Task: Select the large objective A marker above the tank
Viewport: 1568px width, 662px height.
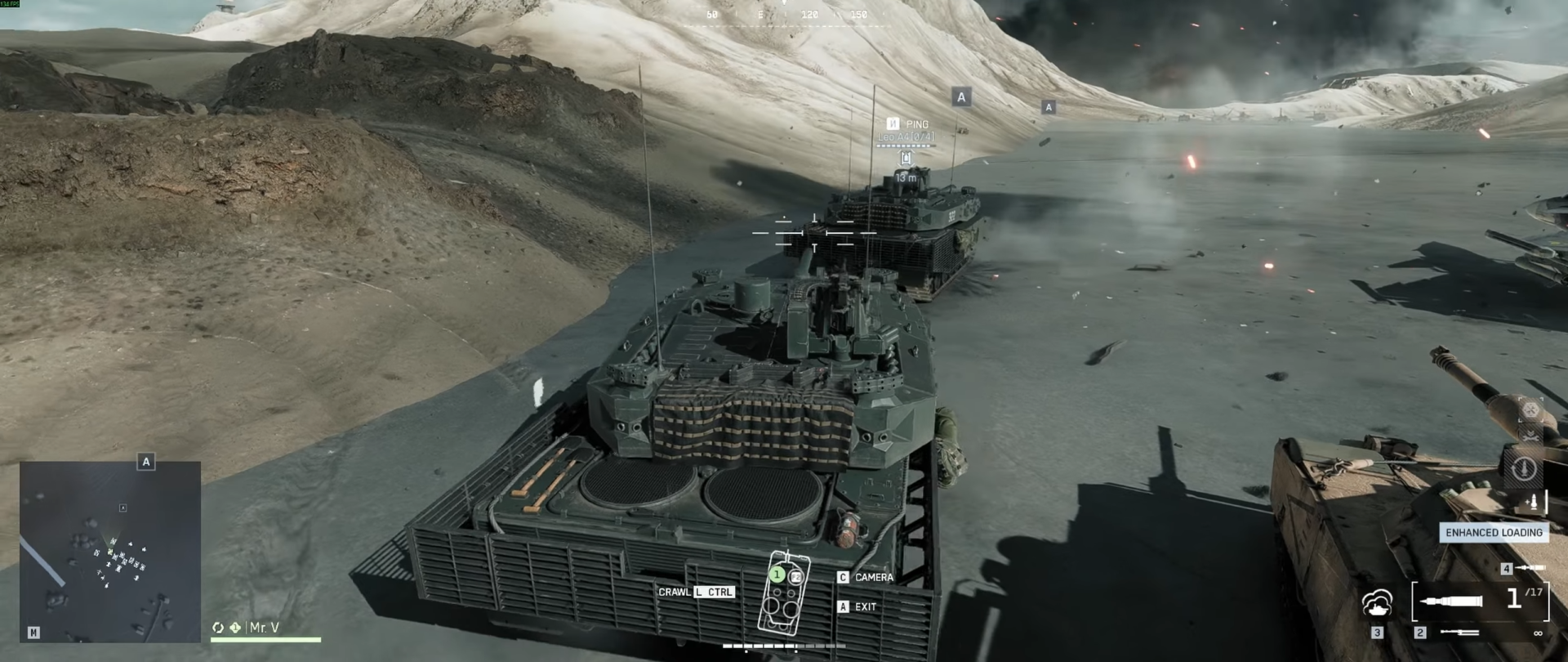Action: pos(961,97)
